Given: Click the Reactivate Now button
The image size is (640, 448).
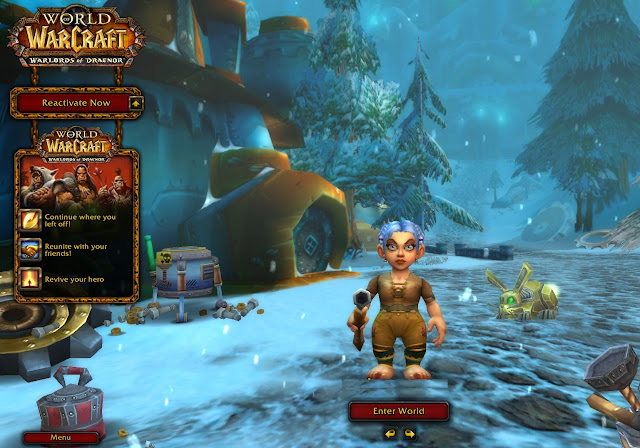Looking at the screenshot, I should pyautogui.click(x=70, y=102).
